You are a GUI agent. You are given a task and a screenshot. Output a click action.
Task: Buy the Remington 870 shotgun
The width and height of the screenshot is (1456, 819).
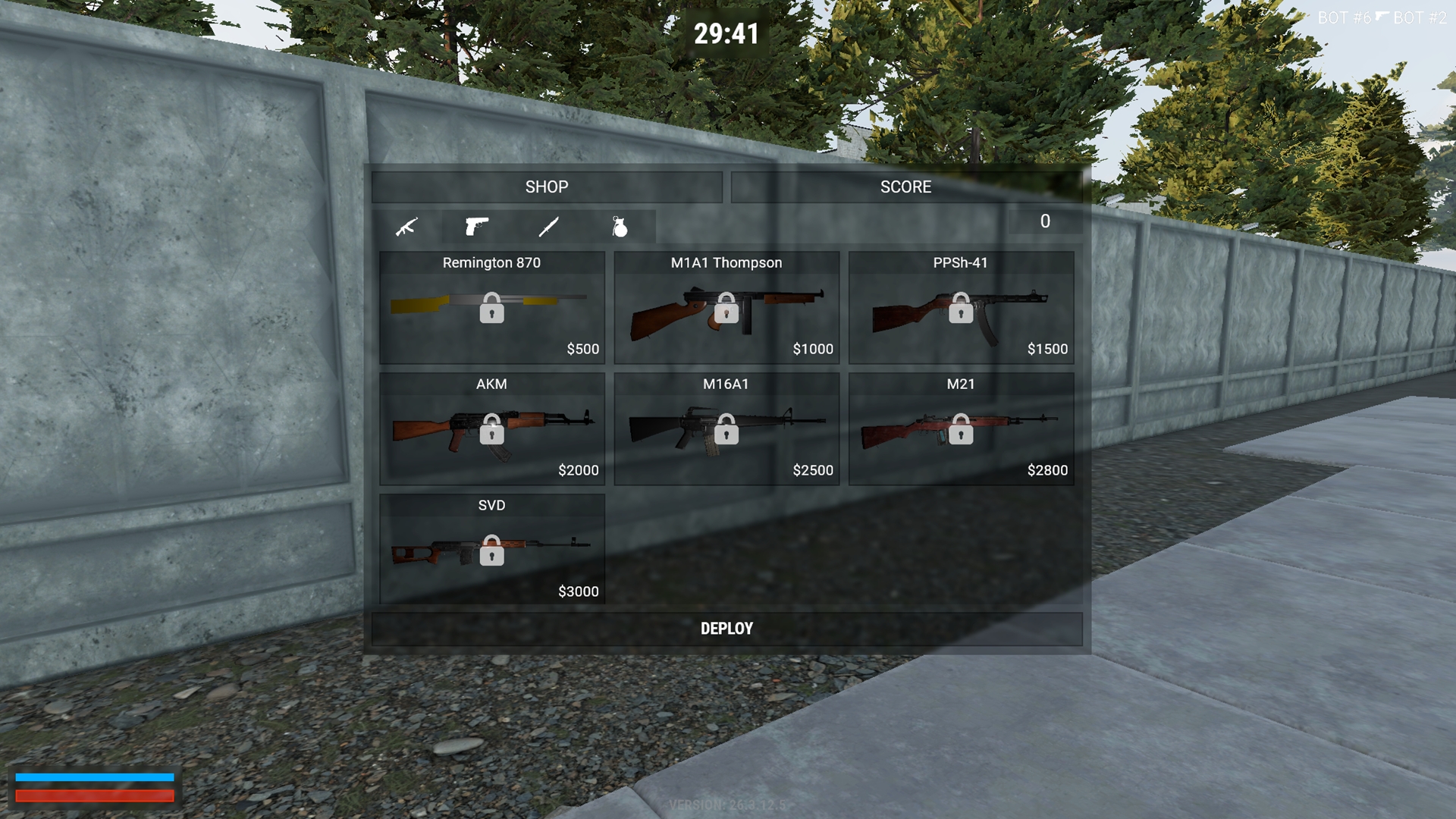pyautogui.click(x=491, y=308)
